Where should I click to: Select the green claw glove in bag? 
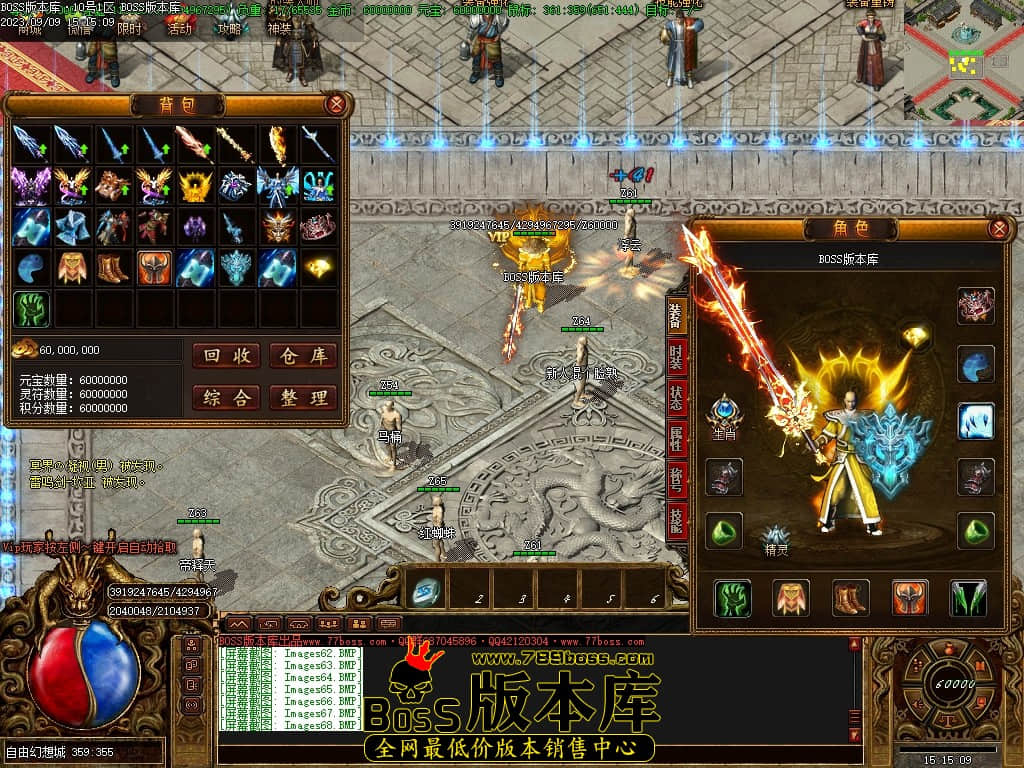32,309
